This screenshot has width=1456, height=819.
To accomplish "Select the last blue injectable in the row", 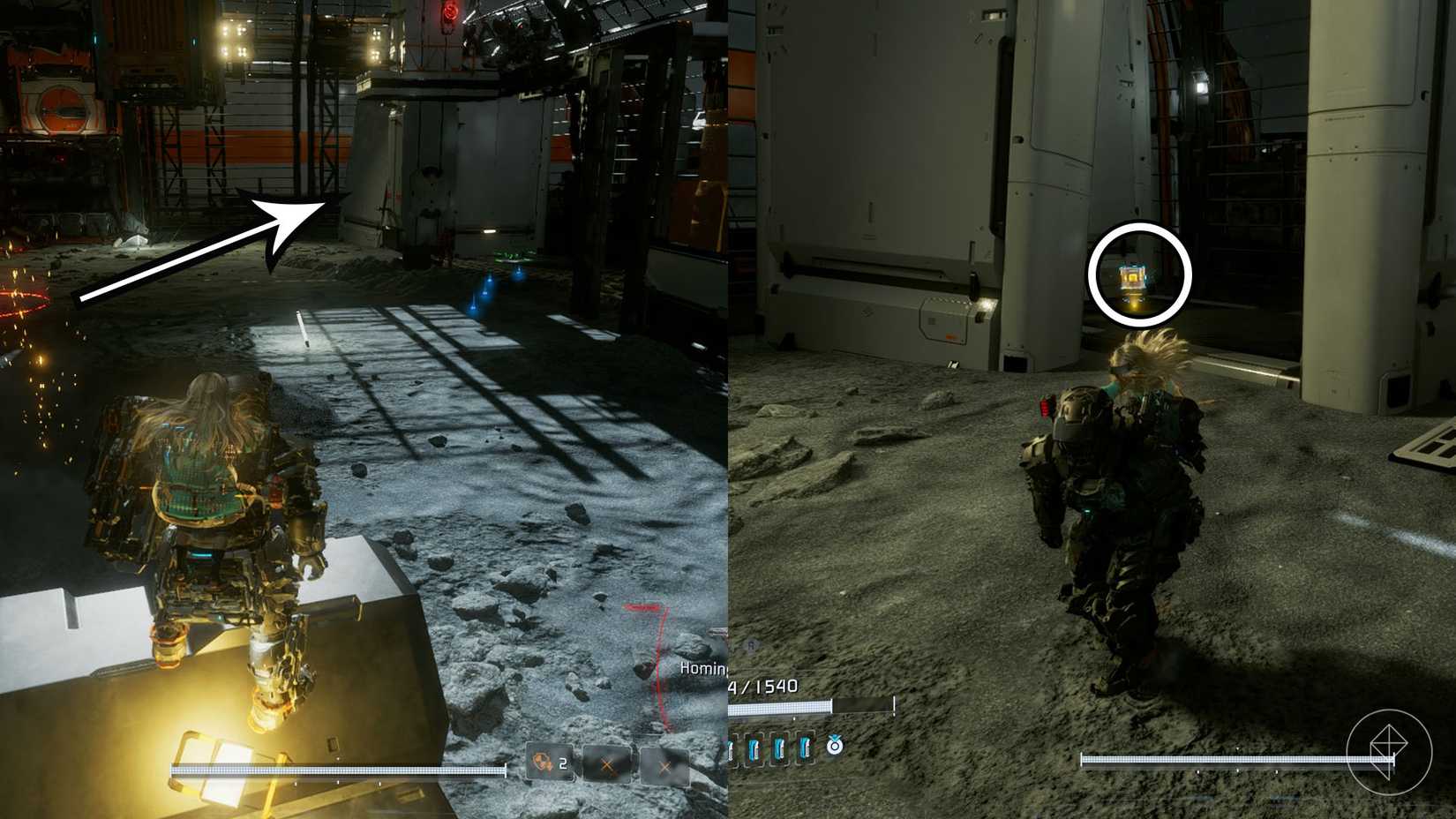I will point(806,750).
